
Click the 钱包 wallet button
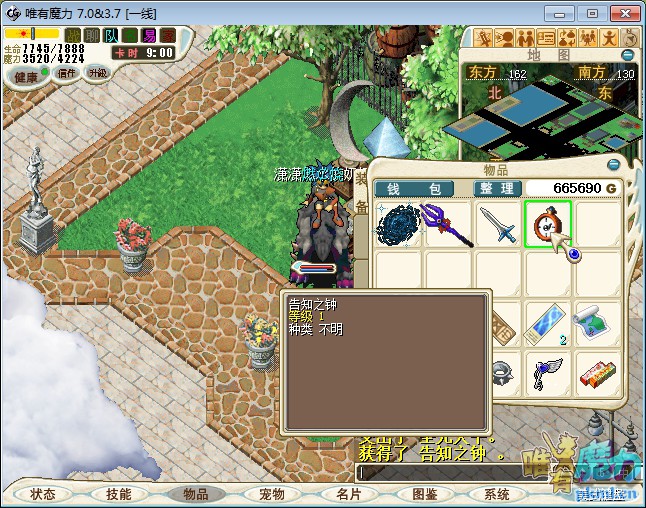(414, 188)
